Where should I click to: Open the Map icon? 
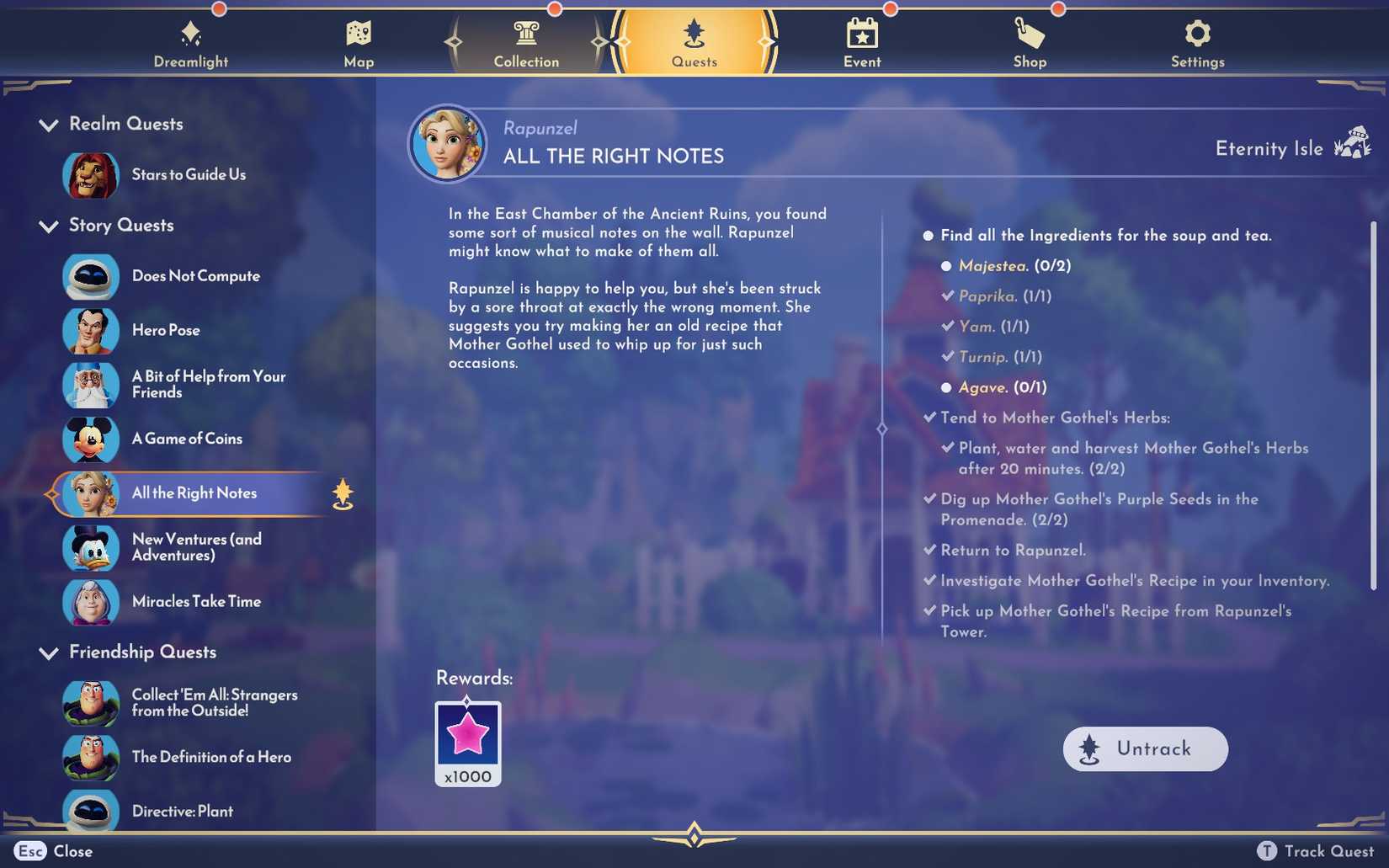pos(359,35)
